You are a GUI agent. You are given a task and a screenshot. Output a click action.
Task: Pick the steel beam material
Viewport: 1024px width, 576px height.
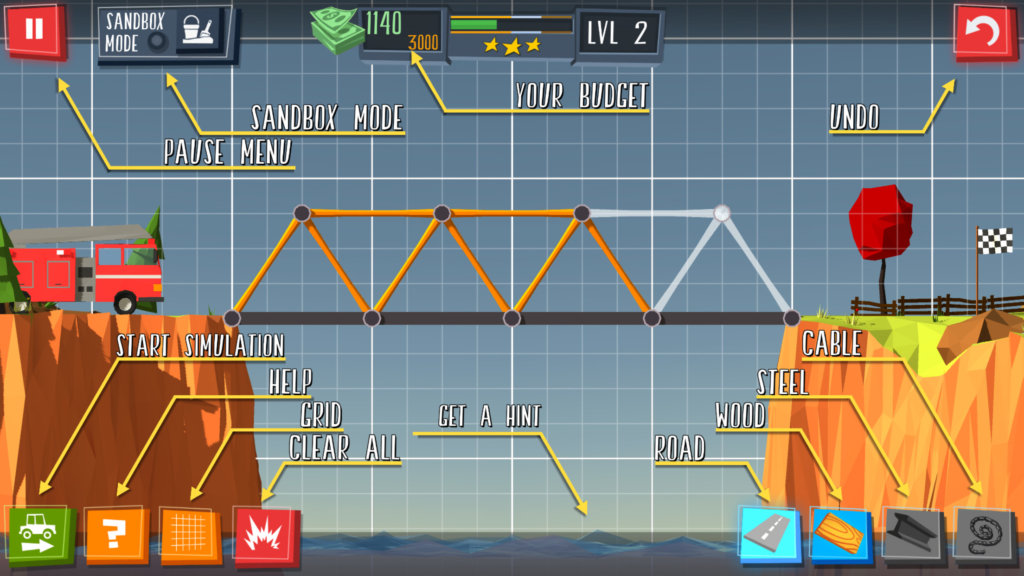[x=912, y=534]
